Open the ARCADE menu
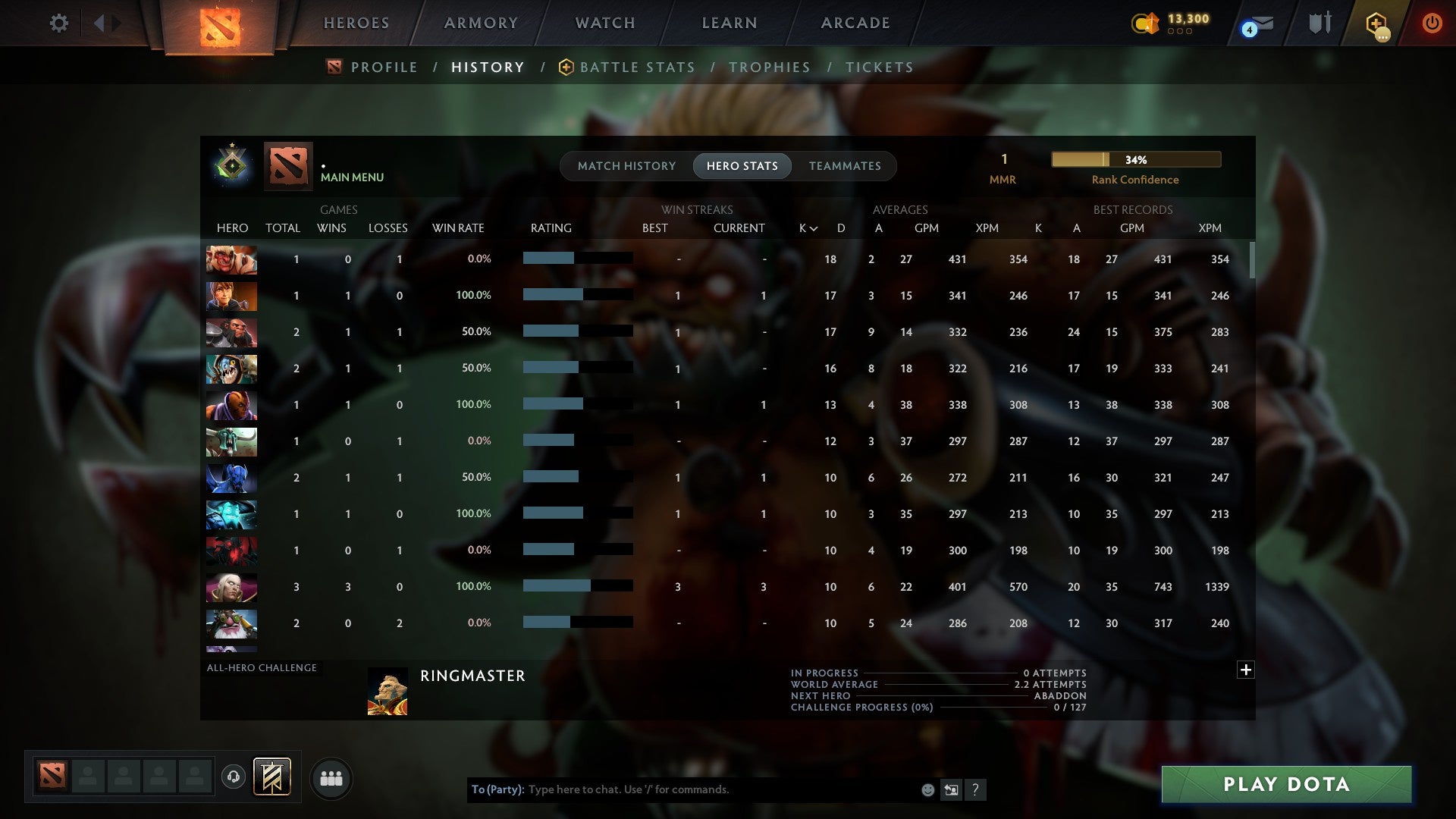This screenshot has width=1456, height=819. point(855,23)
